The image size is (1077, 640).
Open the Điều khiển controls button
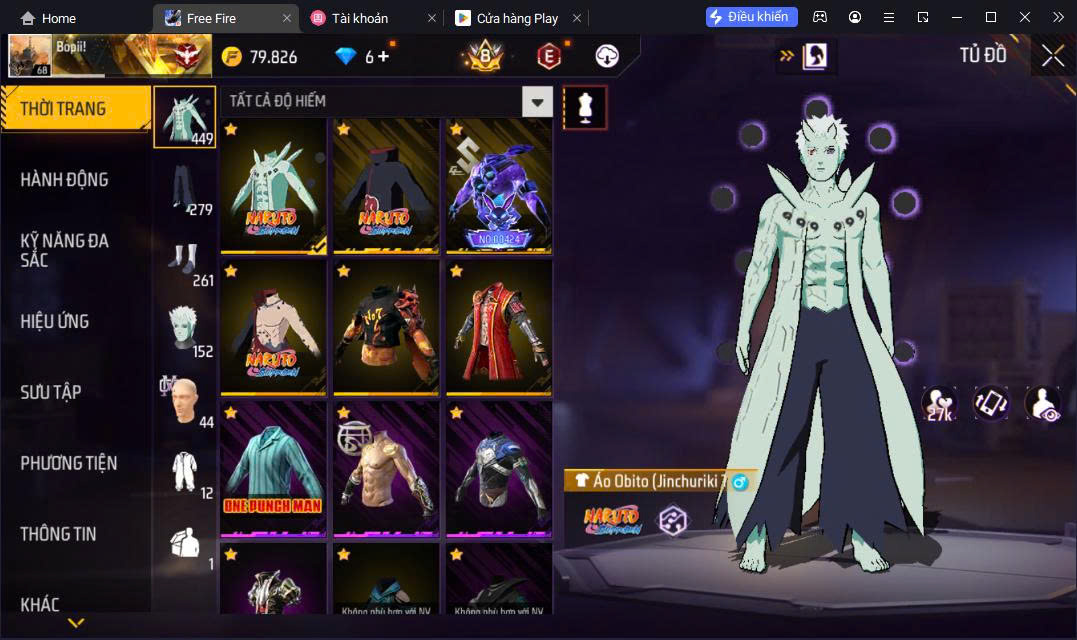pyautogui.click(x=752, y=17)
